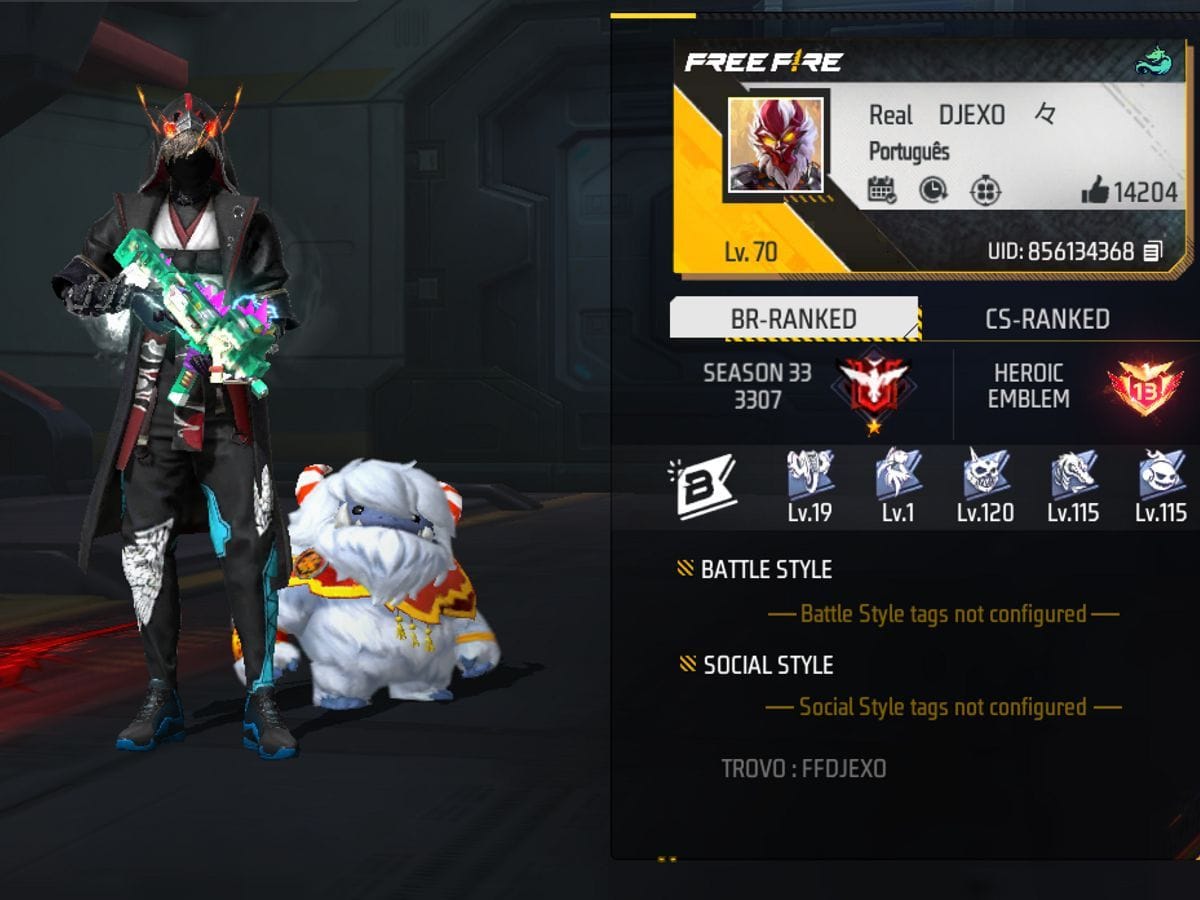The image size is (1200, 900).
Task: Like the profile with the thumbs-up icon
Action: [1095, 191]
